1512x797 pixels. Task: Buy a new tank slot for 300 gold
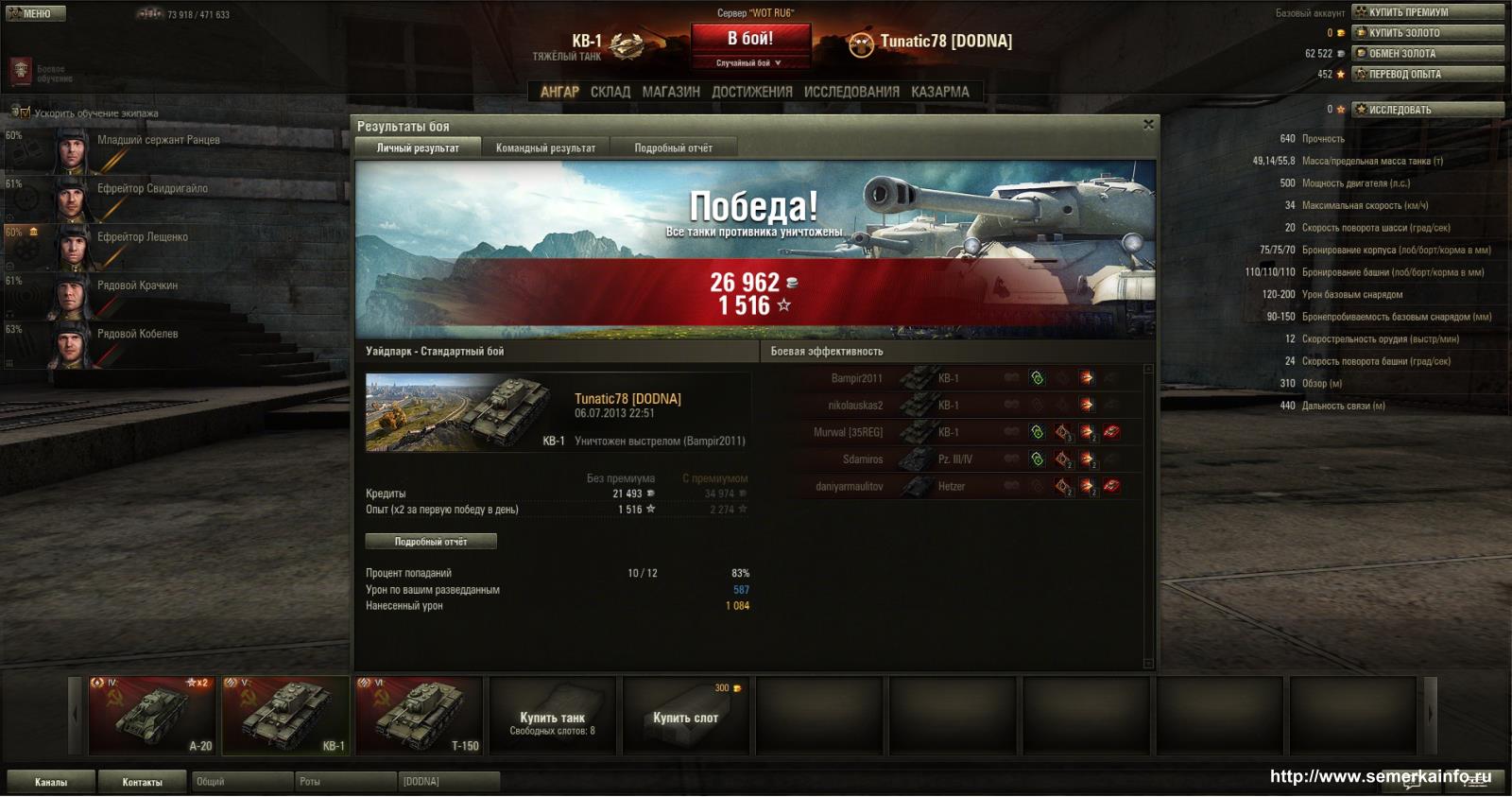(685, 715)
